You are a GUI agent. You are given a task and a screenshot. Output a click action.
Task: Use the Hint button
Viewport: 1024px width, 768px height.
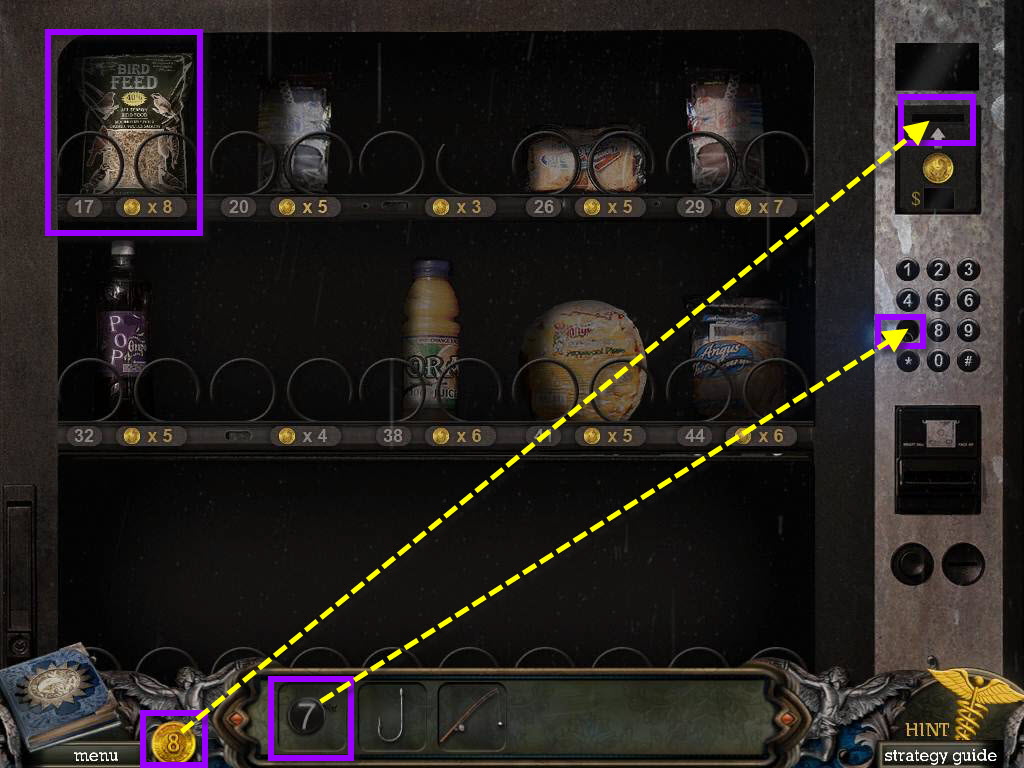(927, 729)
